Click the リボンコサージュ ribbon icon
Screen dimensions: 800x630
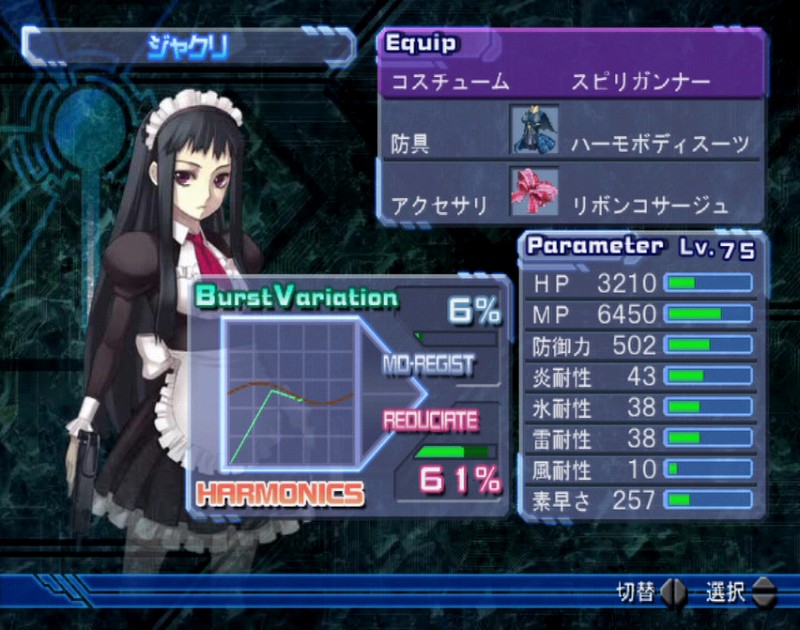point(531,192)
